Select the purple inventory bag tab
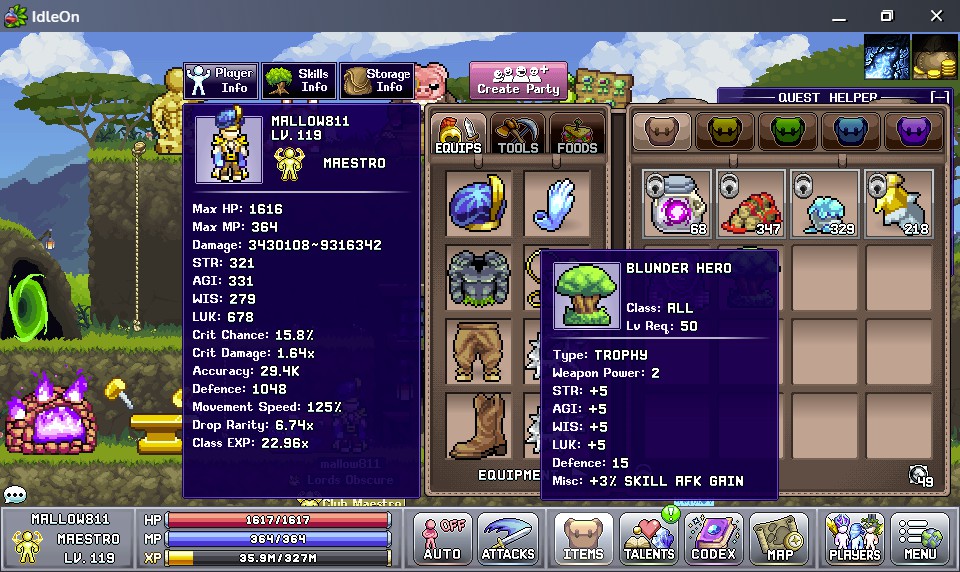 tap(911, 132)
